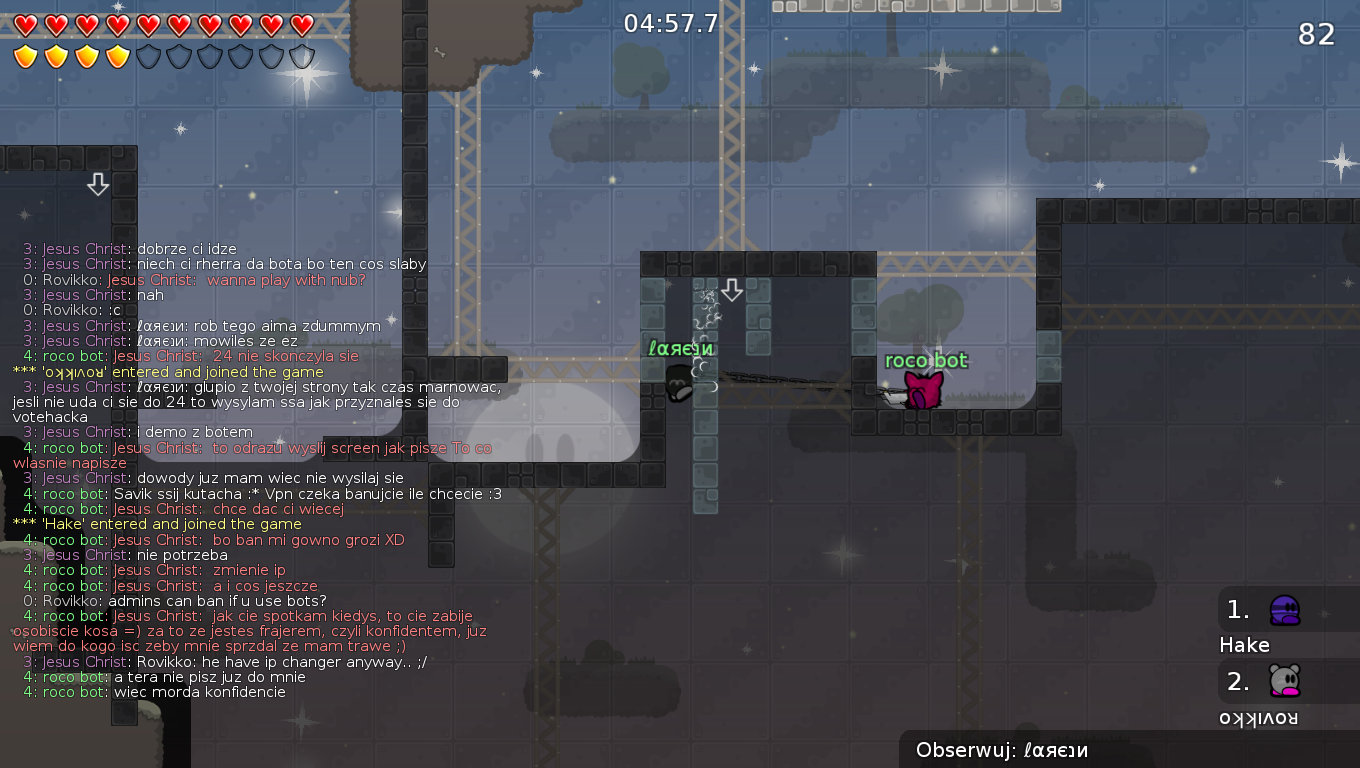The image size is (1360, 768).
Task: Click the down arrow marker above player ℓαяєɹи
Action: [733, 289]
